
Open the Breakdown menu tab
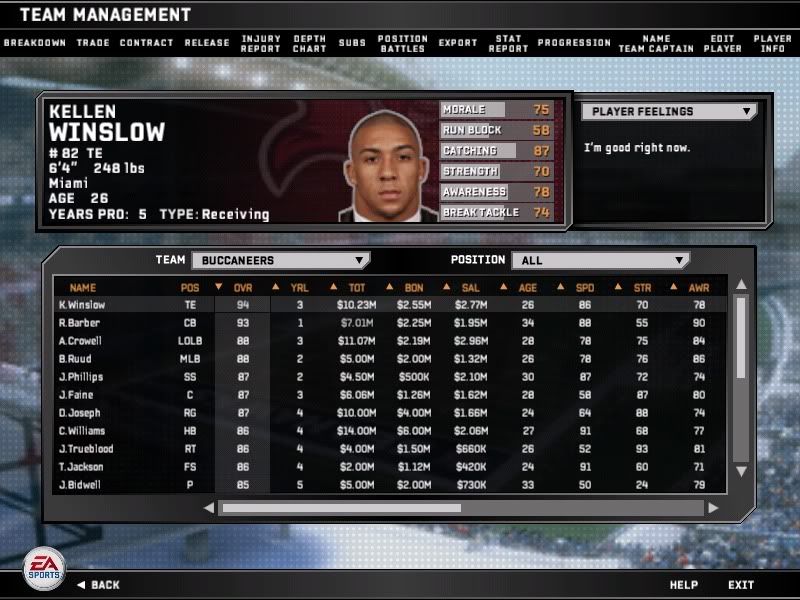pos(35,43)
